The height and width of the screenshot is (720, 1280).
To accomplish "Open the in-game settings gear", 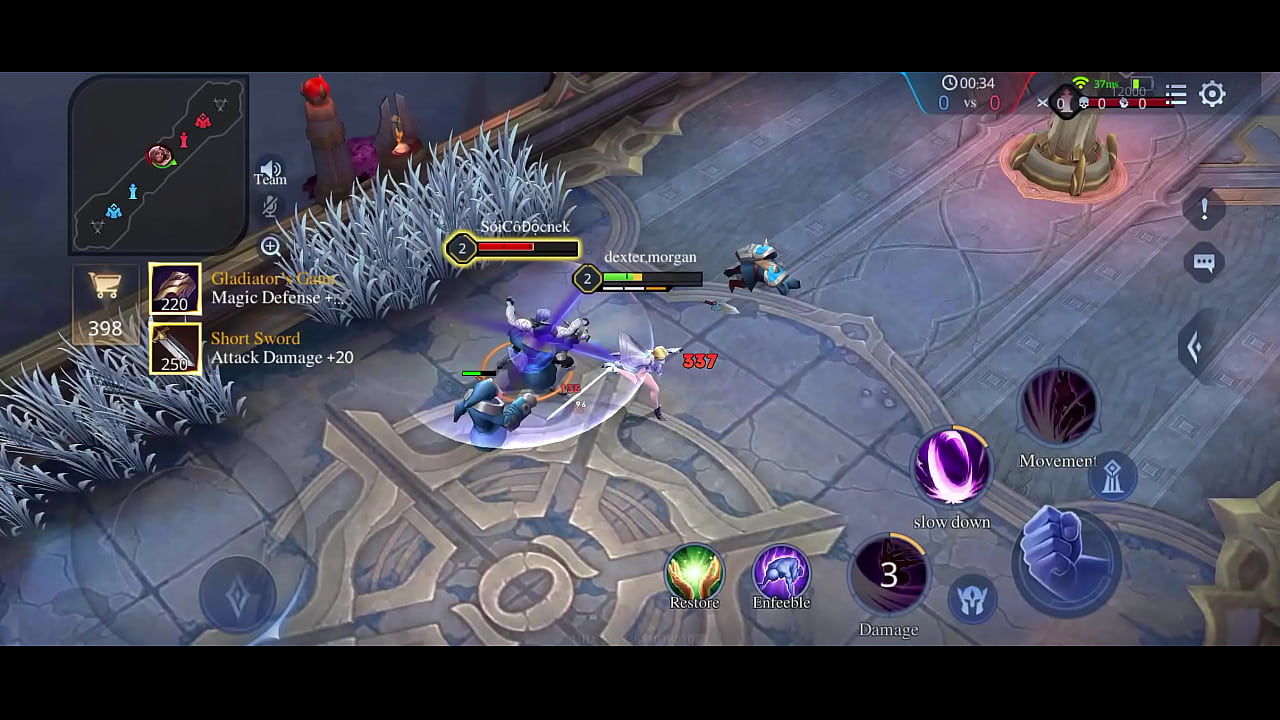I will tap(1213, 94).
